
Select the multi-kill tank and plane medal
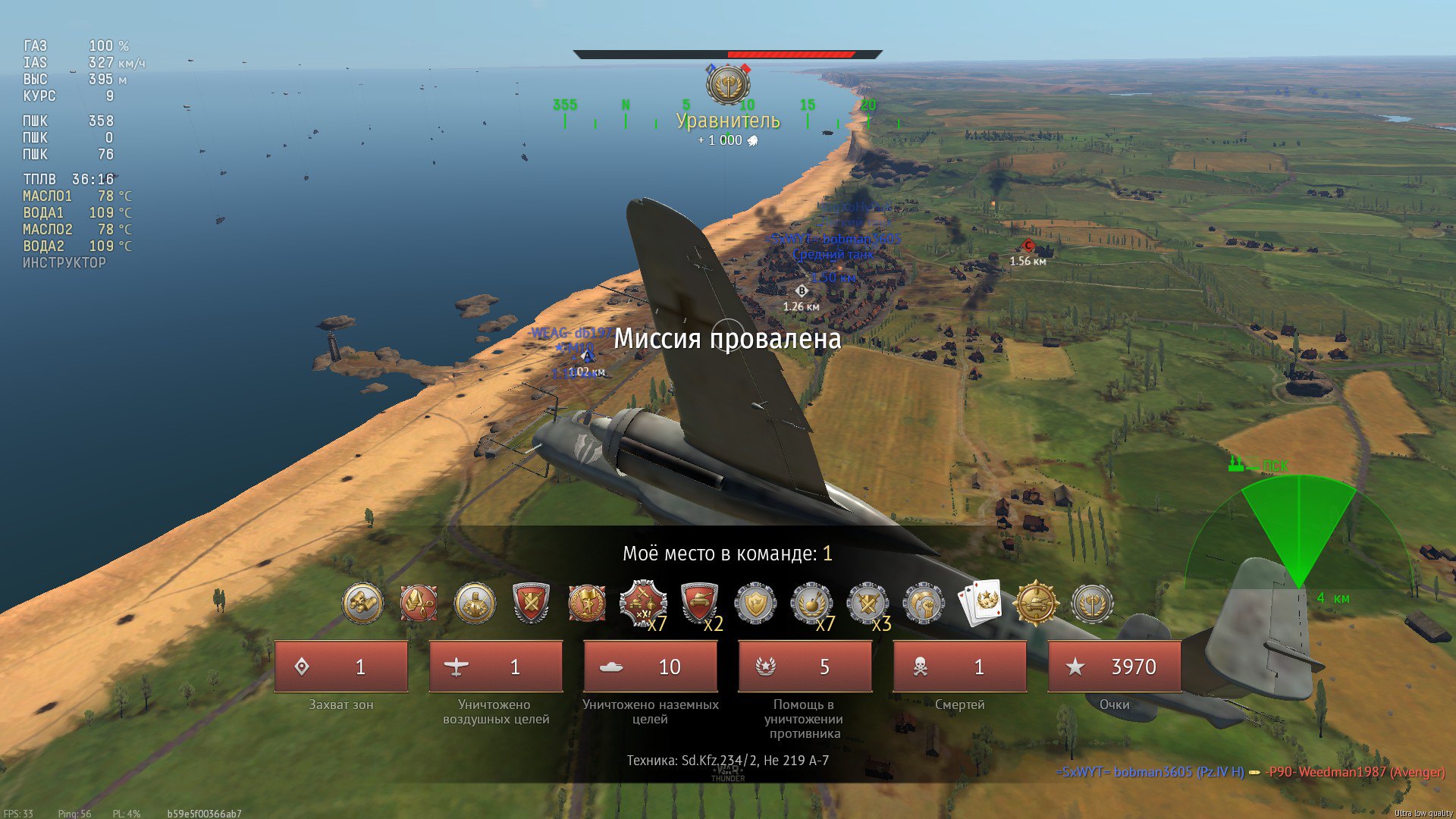[643, 604]
